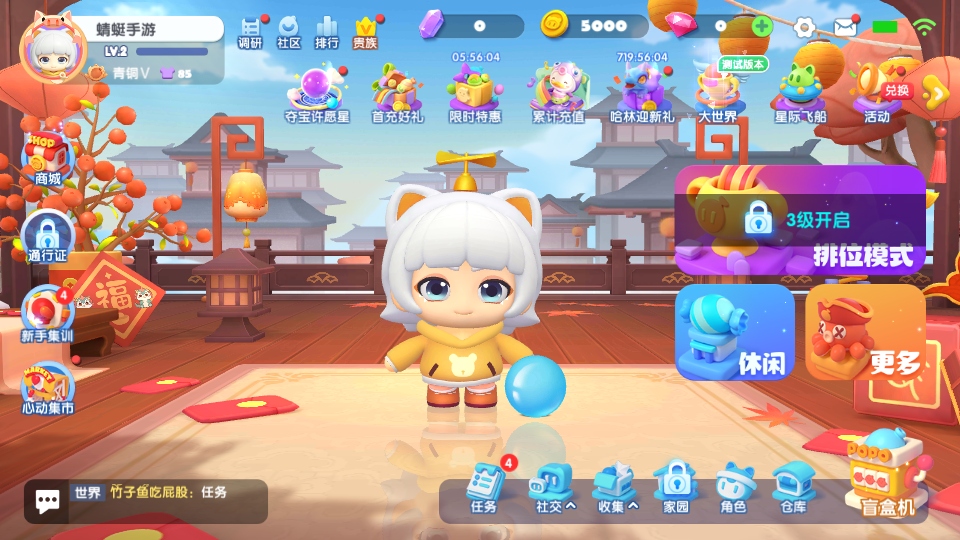Viewport: 960px width, 540px height.
Task: Open the mail envelope
Action: pyautogui.click(x=845, y=27)
